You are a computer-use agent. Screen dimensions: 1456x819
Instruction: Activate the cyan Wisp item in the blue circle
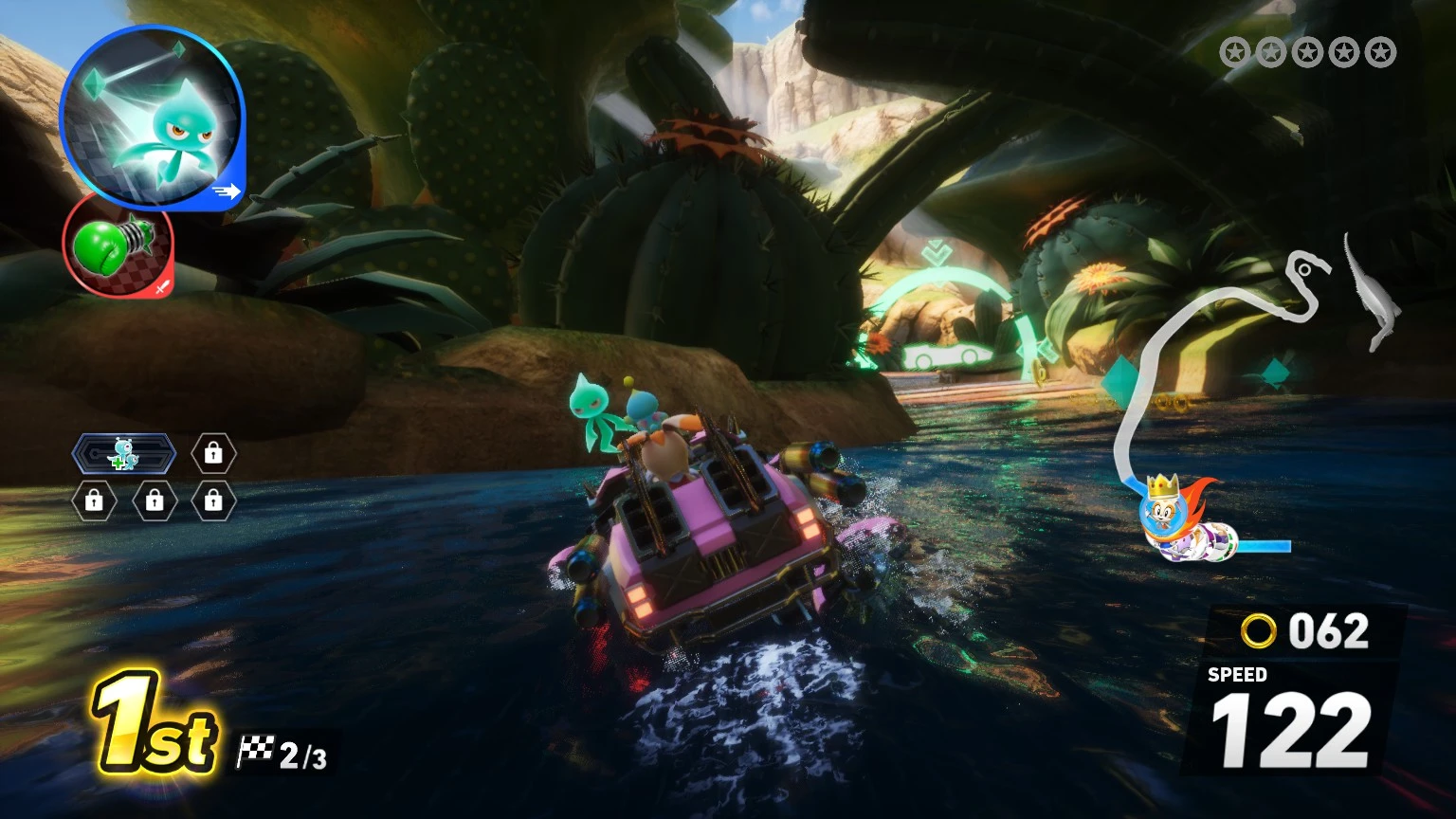coord(152,116)
